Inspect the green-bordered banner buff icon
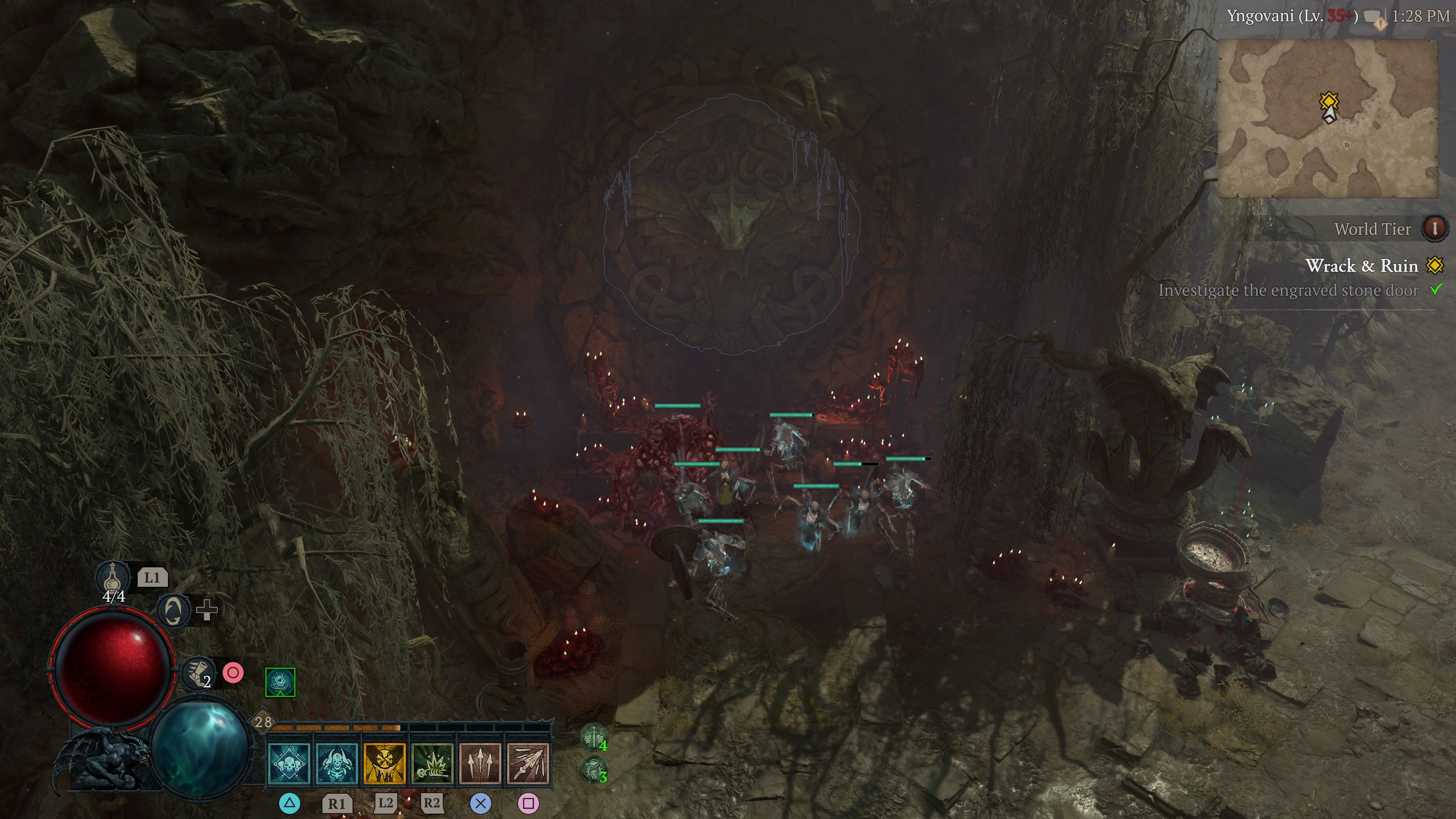Viewport: 1456px width, 819px height. (280, 682)
